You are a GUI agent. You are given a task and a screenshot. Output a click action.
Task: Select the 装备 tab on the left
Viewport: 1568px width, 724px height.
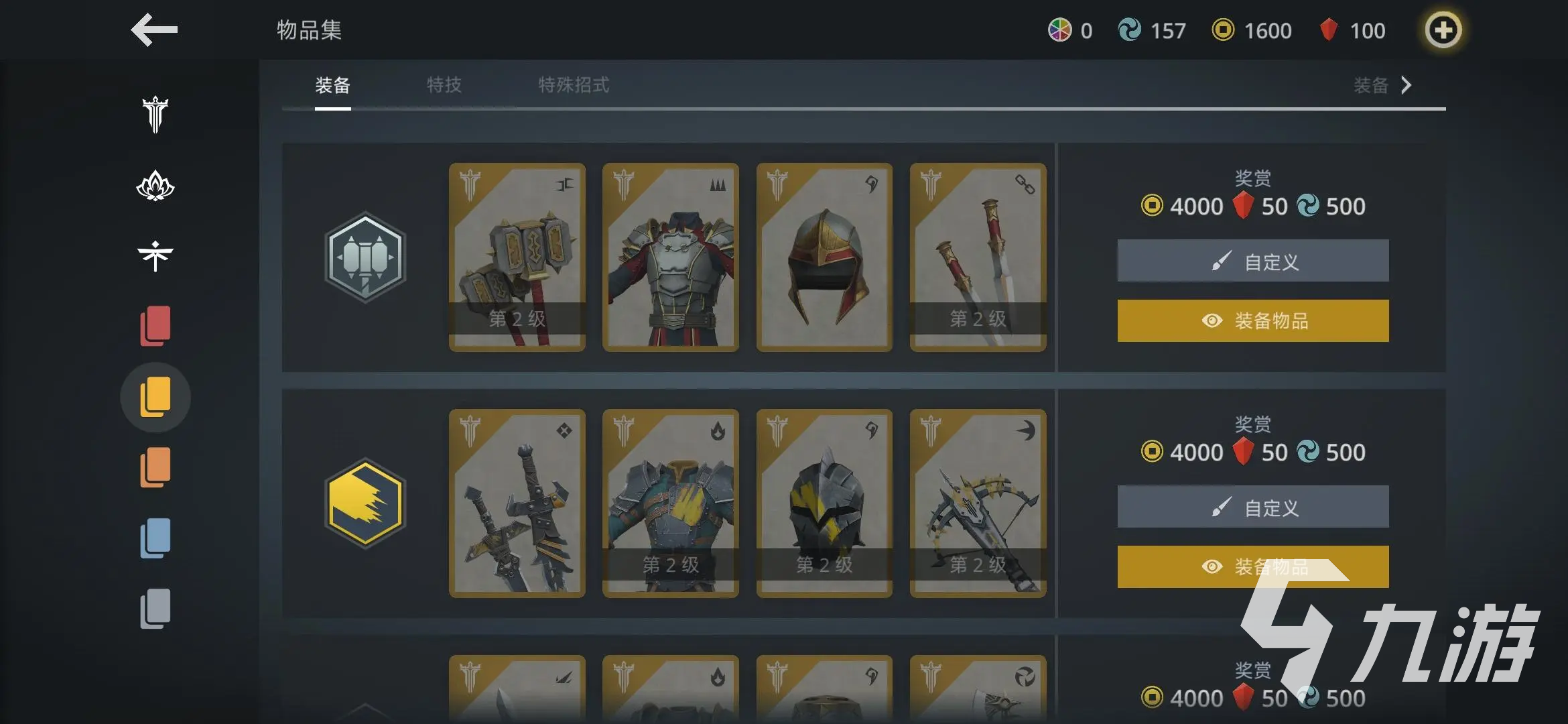point(333,85)
